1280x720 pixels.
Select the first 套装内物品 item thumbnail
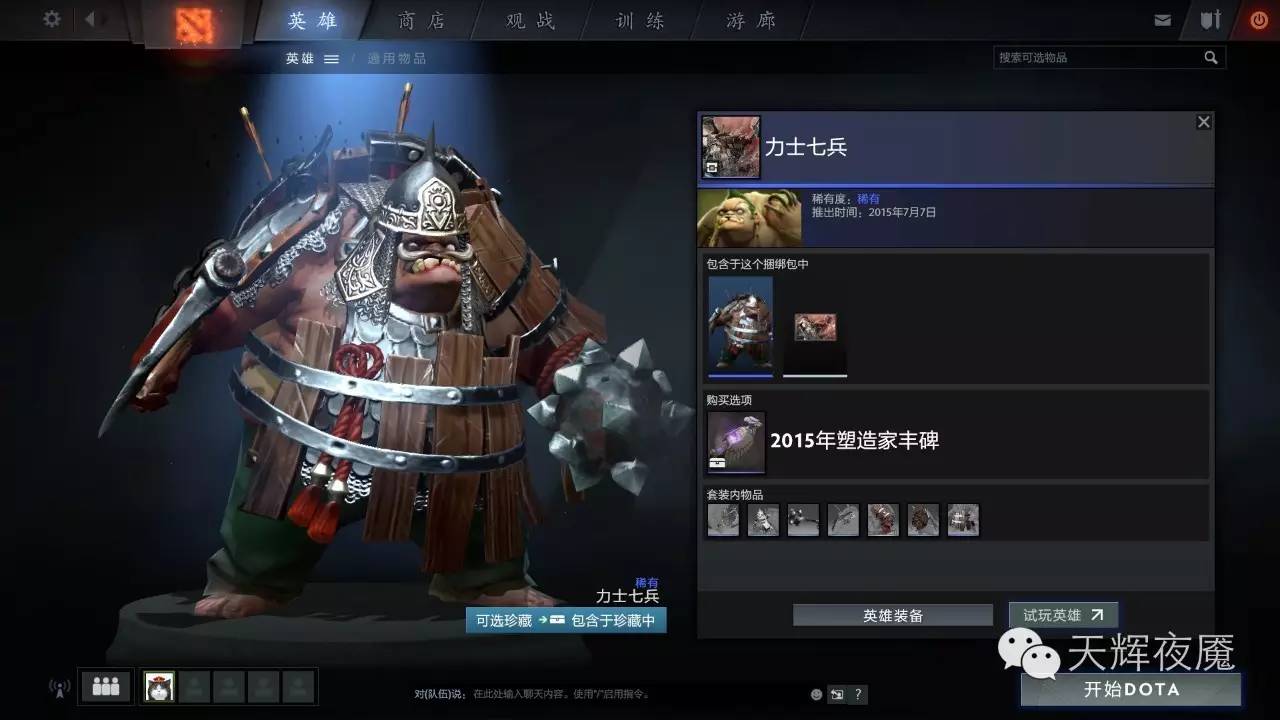[723, 519]
